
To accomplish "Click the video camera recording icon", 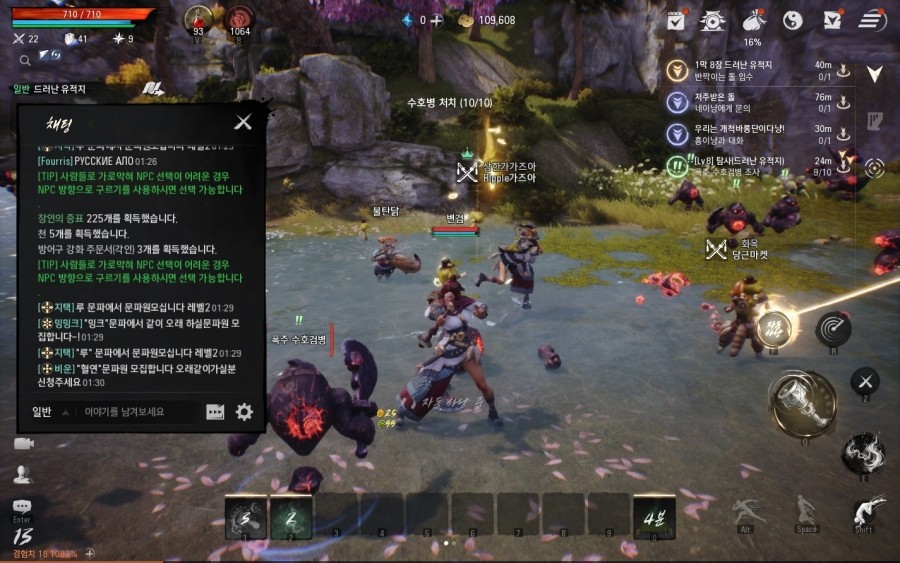I will coord(23,443).
